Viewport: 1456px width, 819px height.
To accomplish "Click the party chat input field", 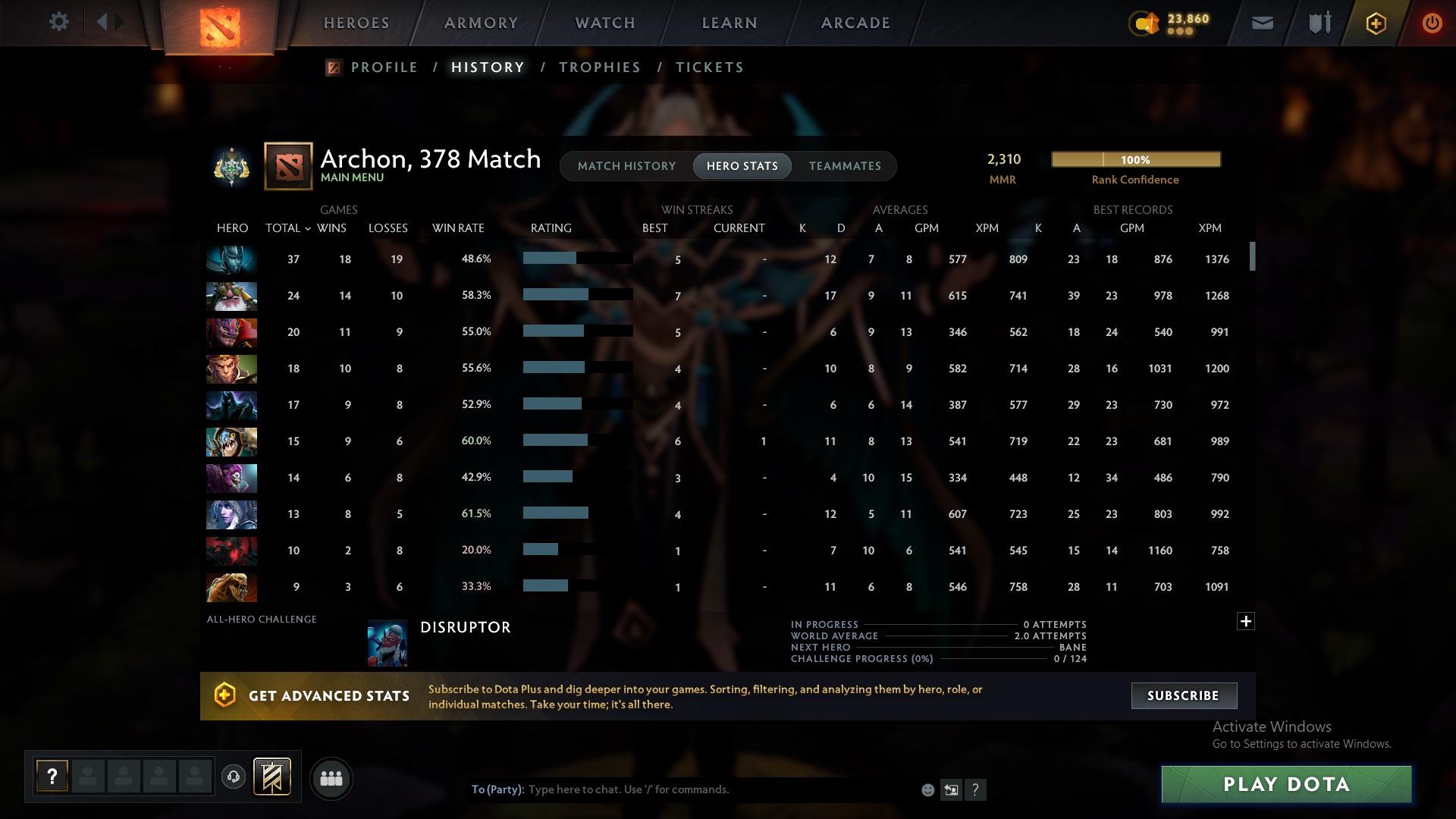I will (682, 789).
